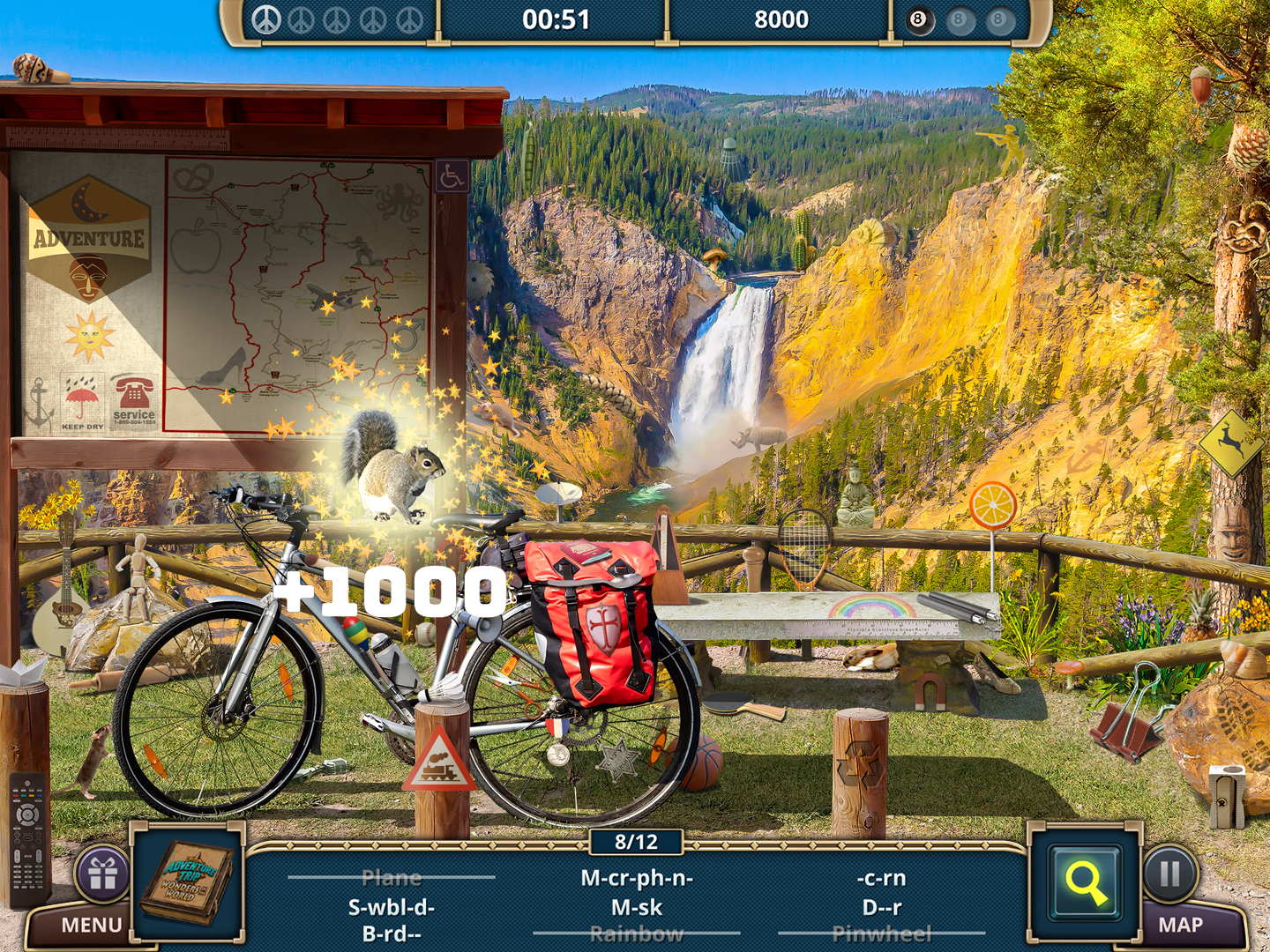Screen dimensions: 1270x952
Task: Open the MENU button
Action: (x=91, y=926)
